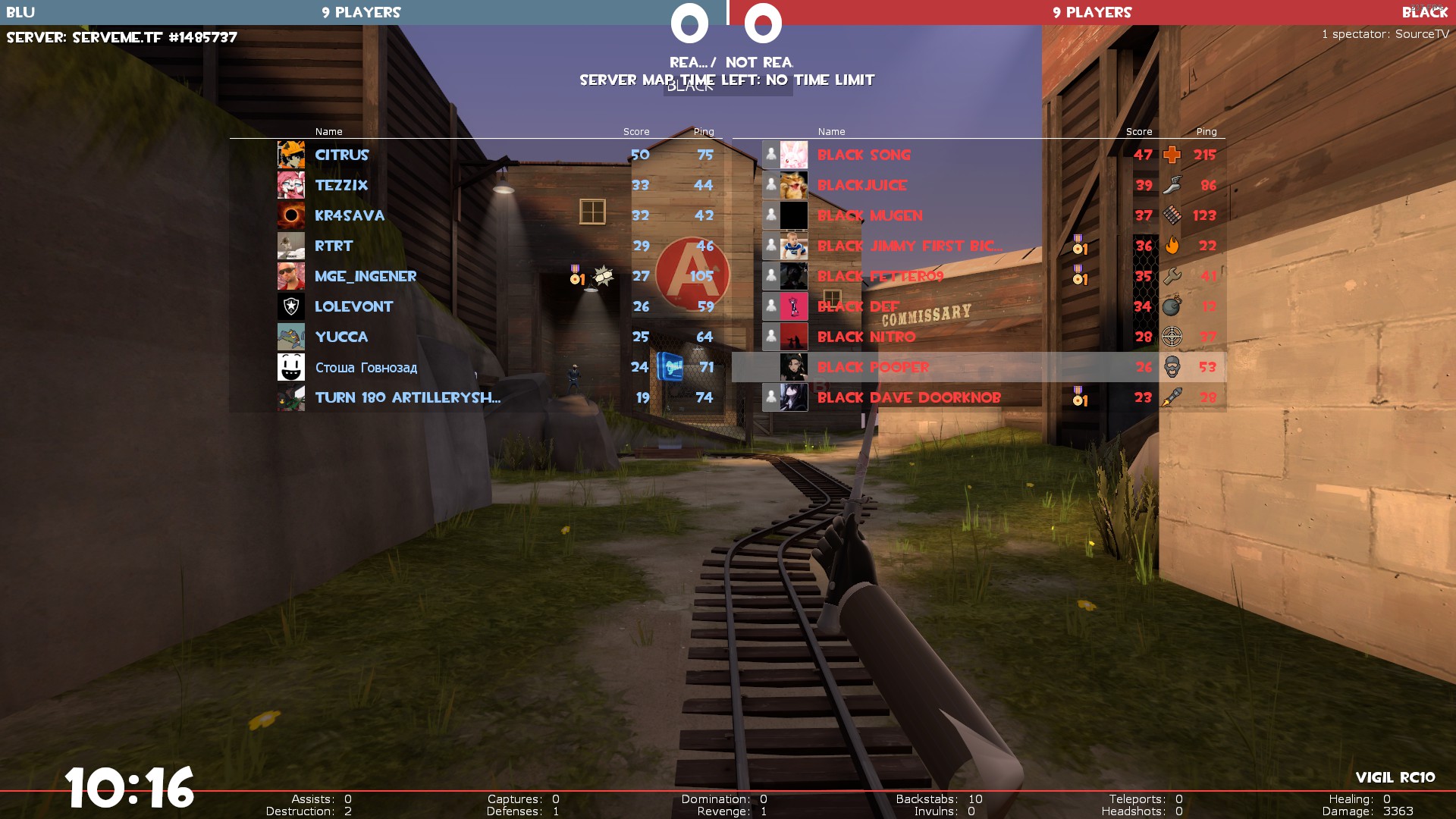Select CITRUS in the BLU player list
This screenshot has width=1456, height=819.
(x=342, y=155)
